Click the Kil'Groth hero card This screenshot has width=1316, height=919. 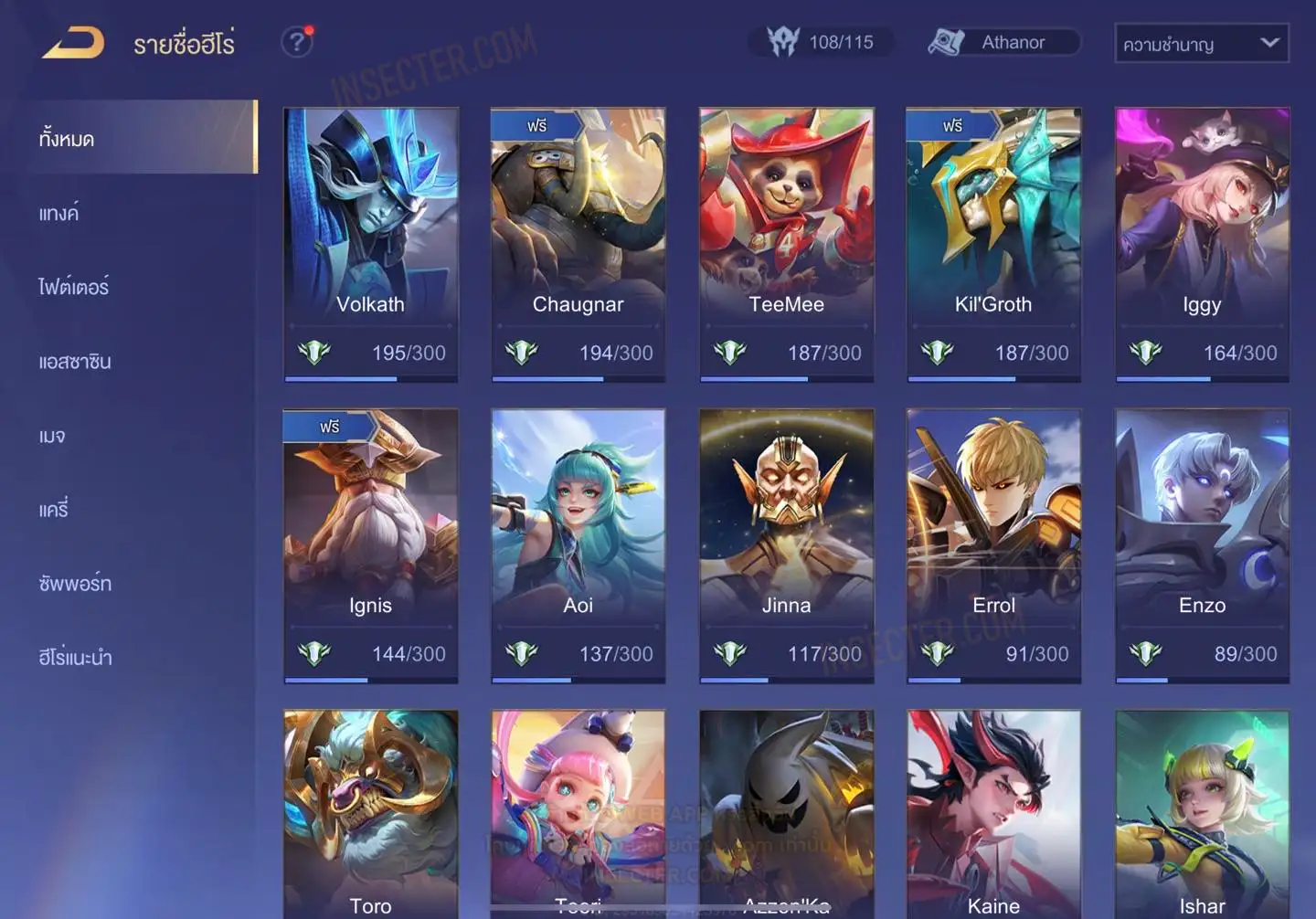pos(993,244)
